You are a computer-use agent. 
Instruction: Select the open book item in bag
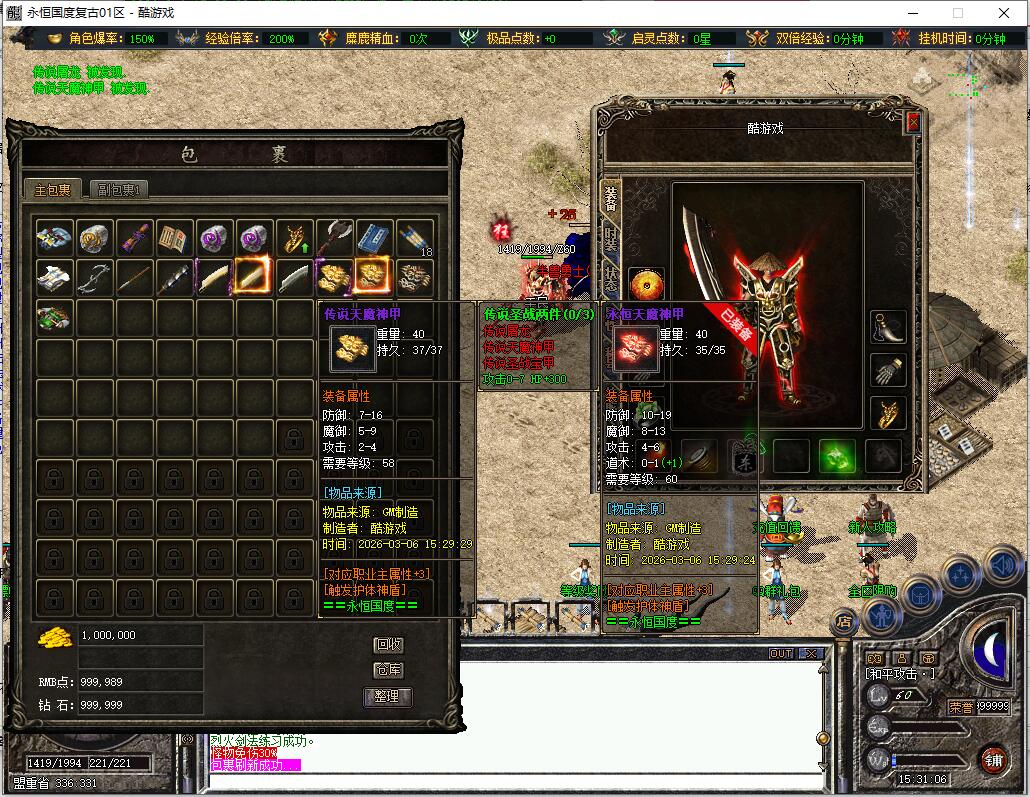176,238
